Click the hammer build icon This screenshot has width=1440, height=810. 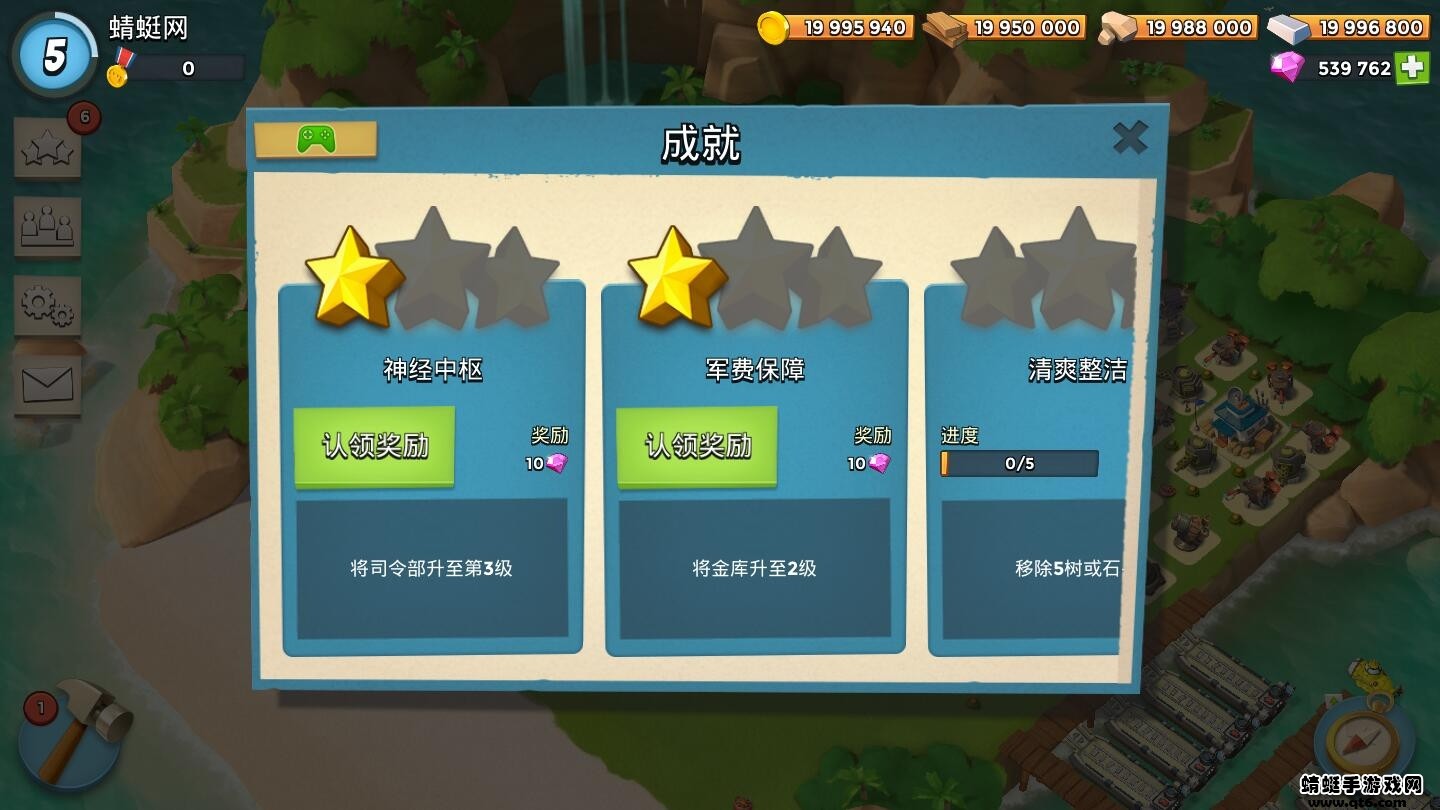coord(75,740)
